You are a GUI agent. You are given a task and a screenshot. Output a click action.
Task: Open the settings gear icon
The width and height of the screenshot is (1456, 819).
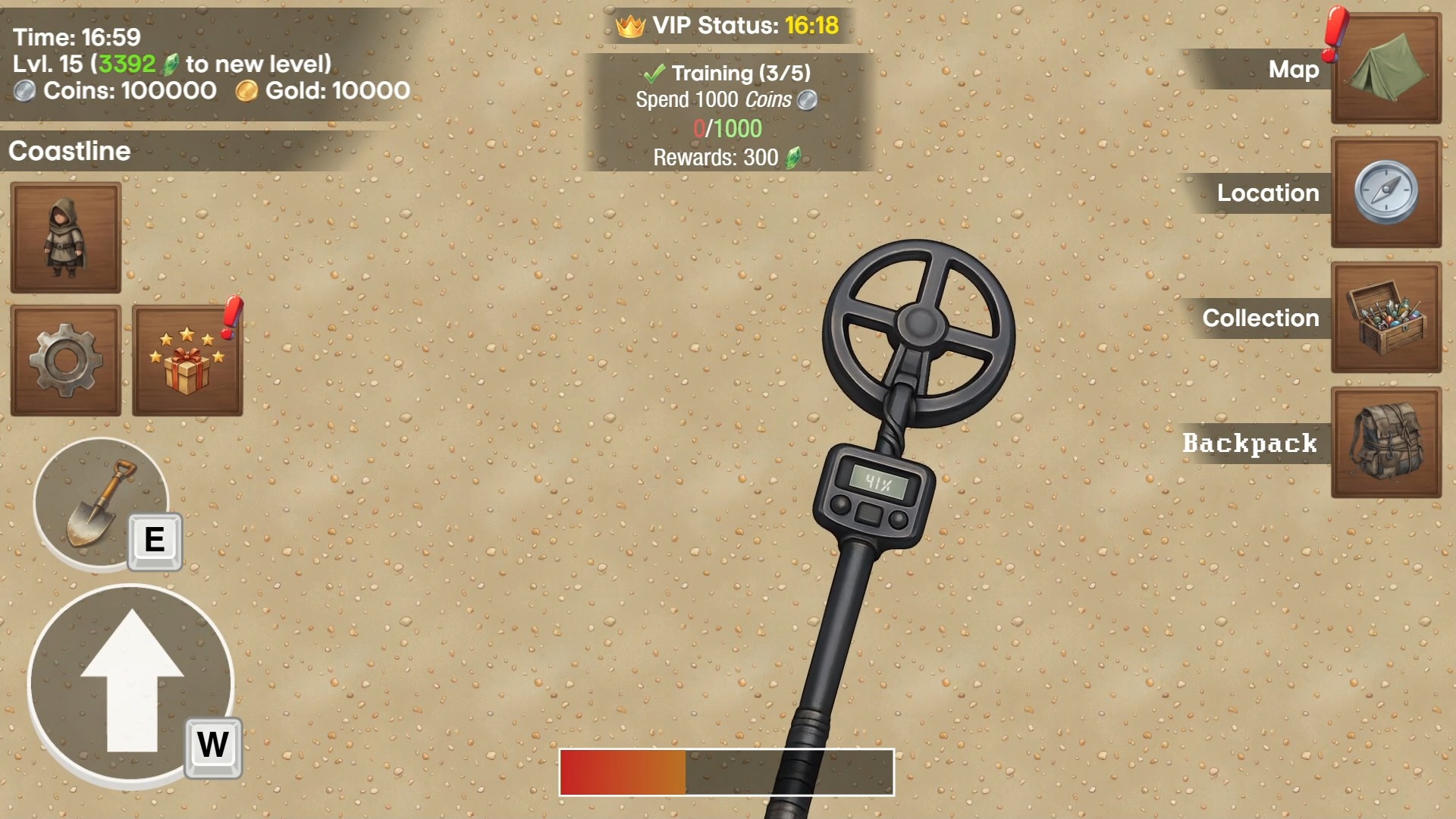(65, 359)
